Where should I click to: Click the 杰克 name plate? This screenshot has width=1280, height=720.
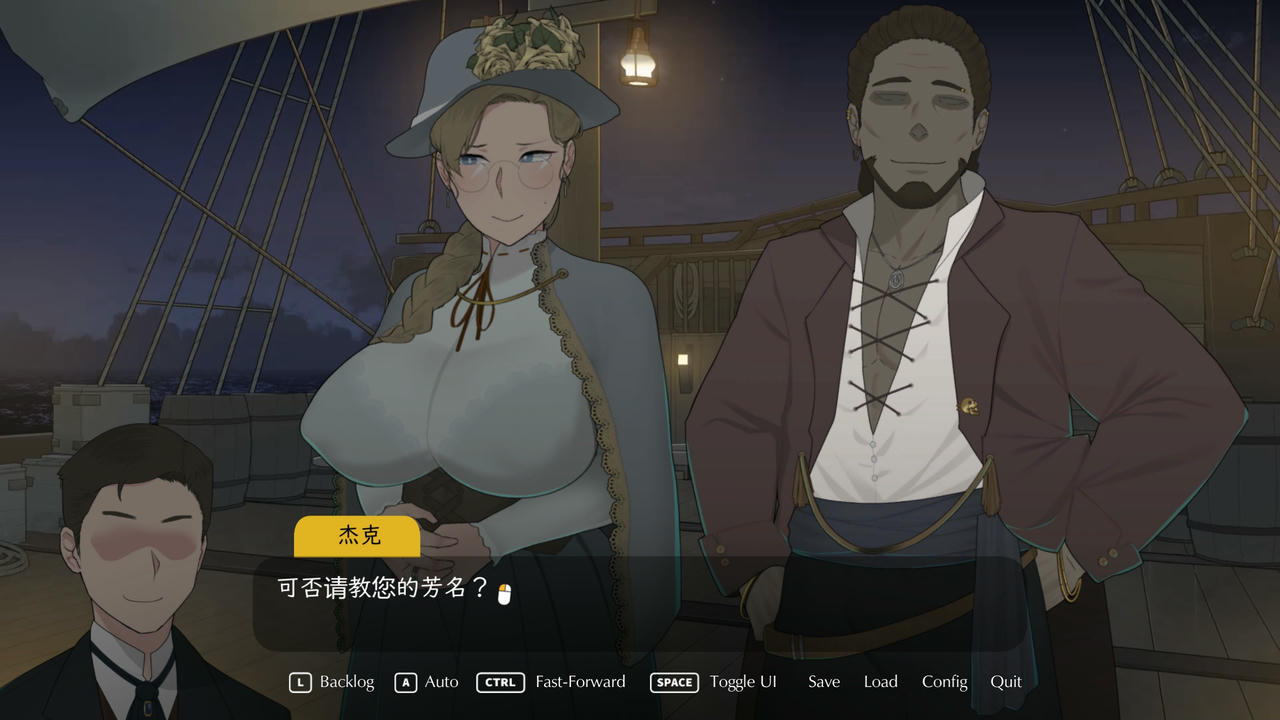pos(357,537)
